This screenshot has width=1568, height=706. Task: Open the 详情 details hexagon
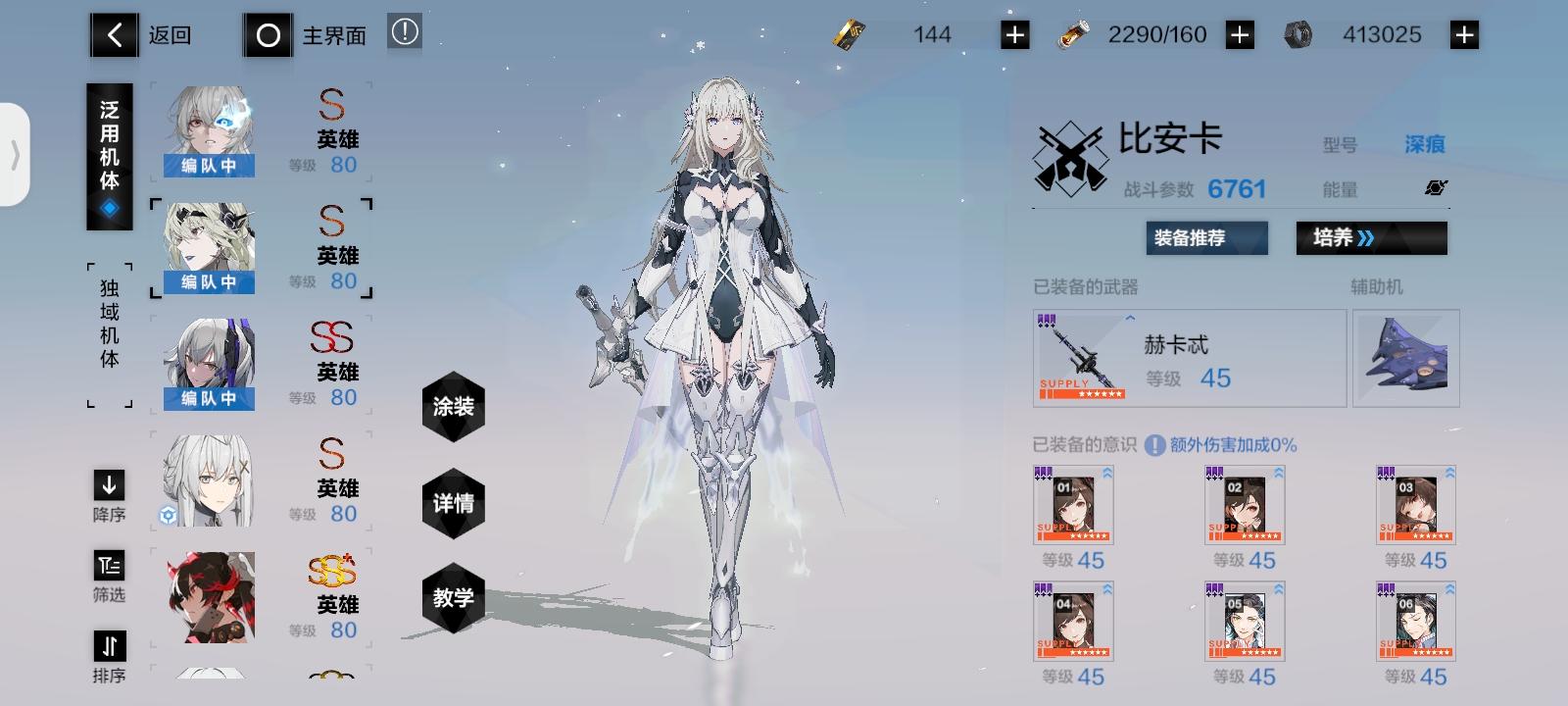452,504
